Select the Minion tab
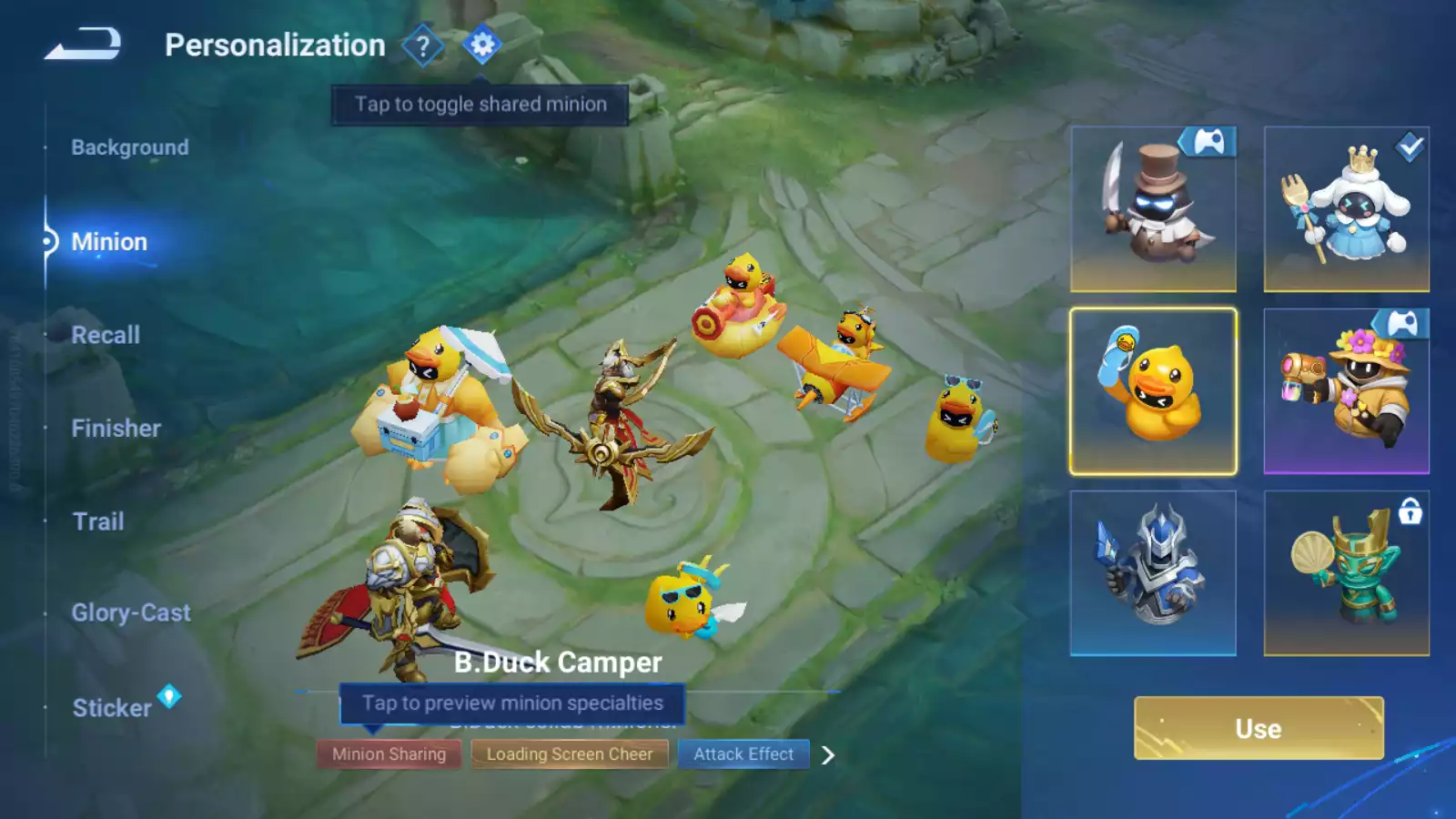This screenshot has width=1456, height=819. point(109,242)
